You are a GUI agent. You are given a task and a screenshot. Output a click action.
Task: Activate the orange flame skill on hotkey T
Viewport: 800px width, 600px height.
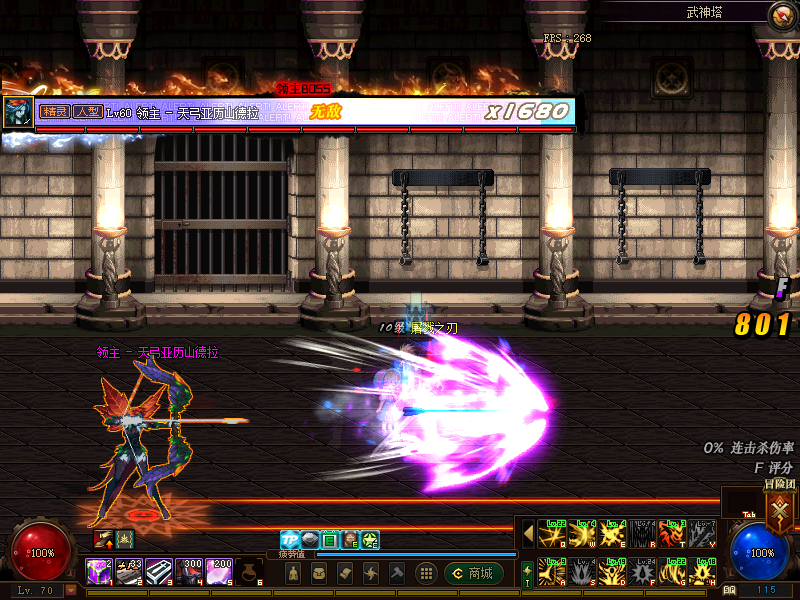tap(674, 533)
